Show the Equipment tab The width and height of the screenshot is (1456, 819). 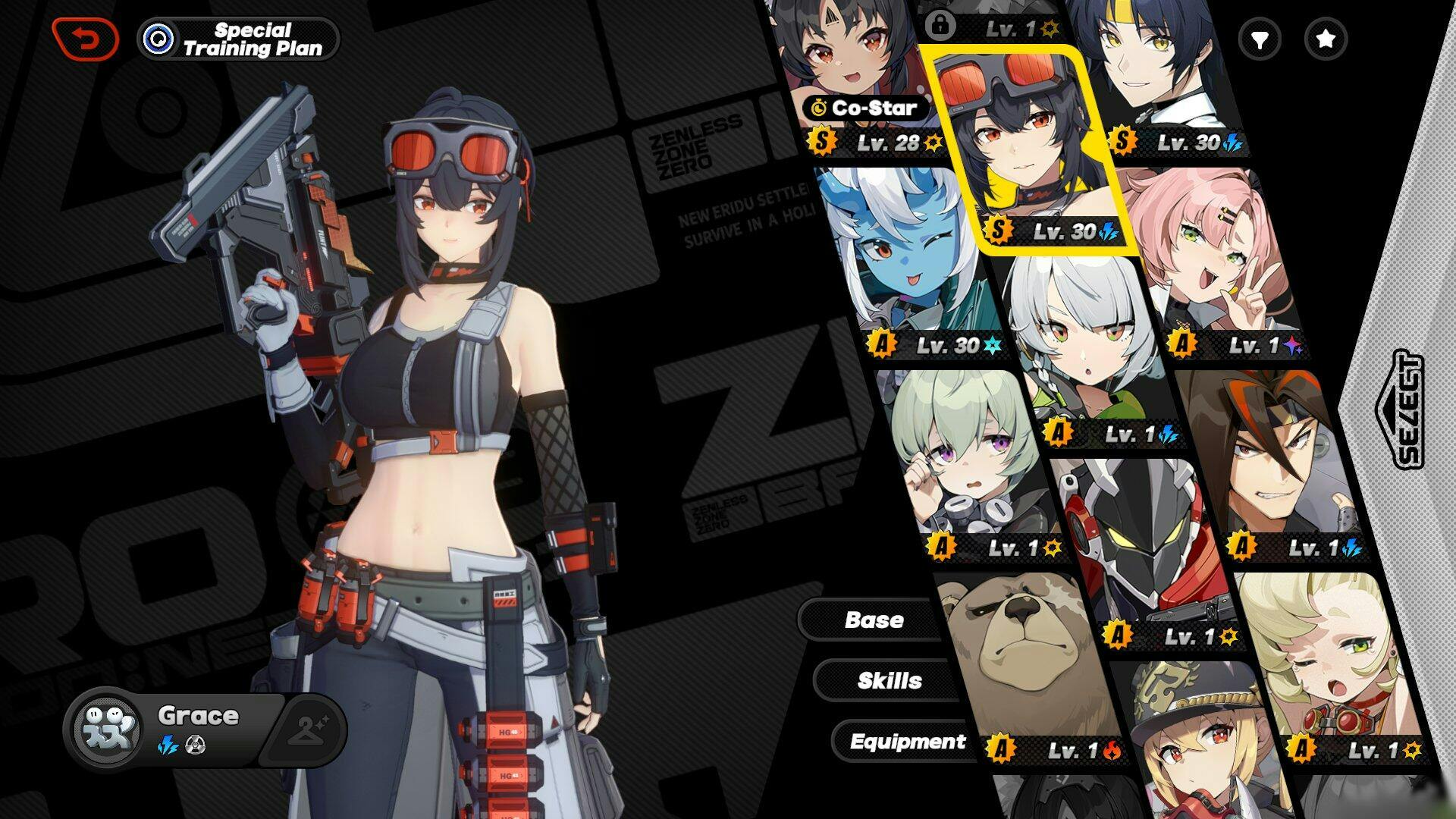pyautogui.click(x=907, y=741)
